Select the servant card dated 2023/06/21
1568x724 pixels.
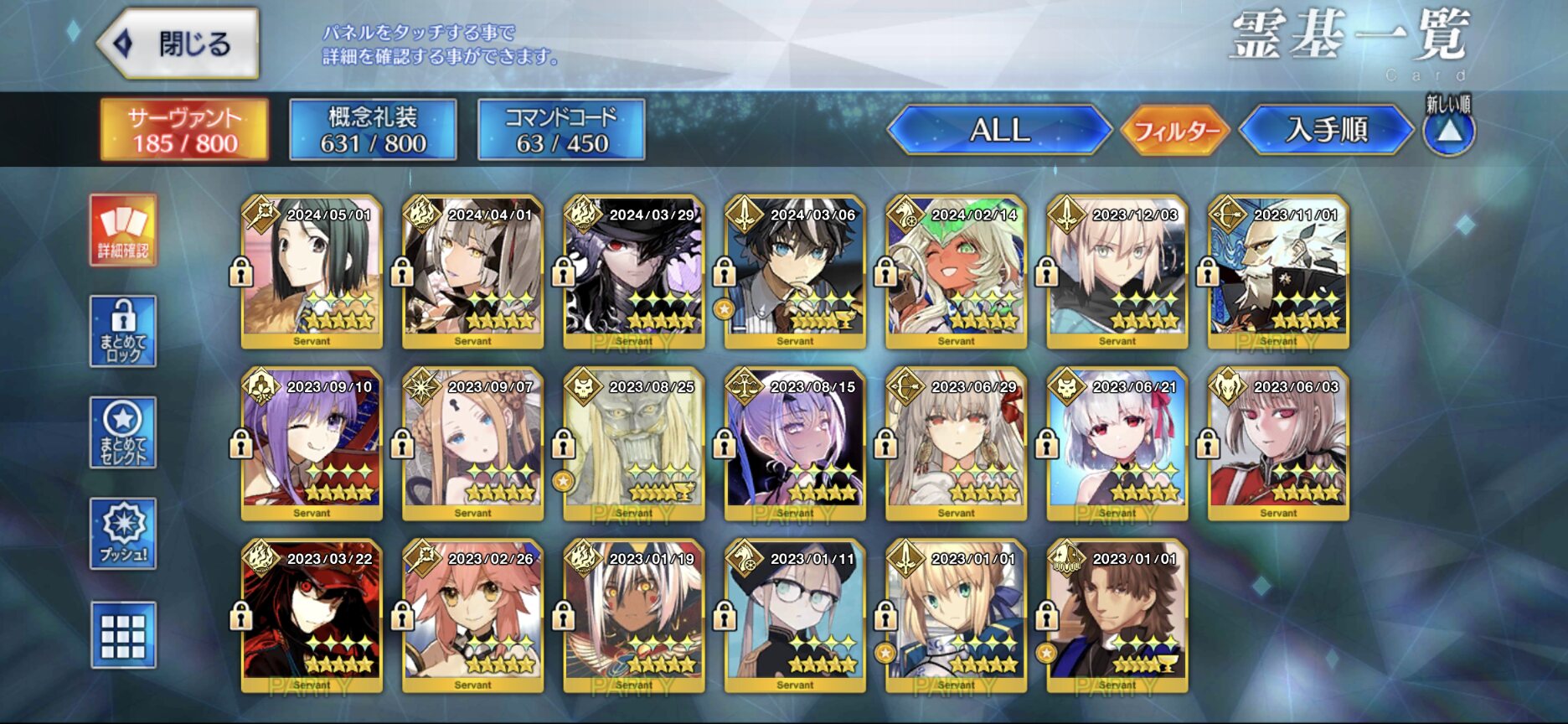point(1117,444)
